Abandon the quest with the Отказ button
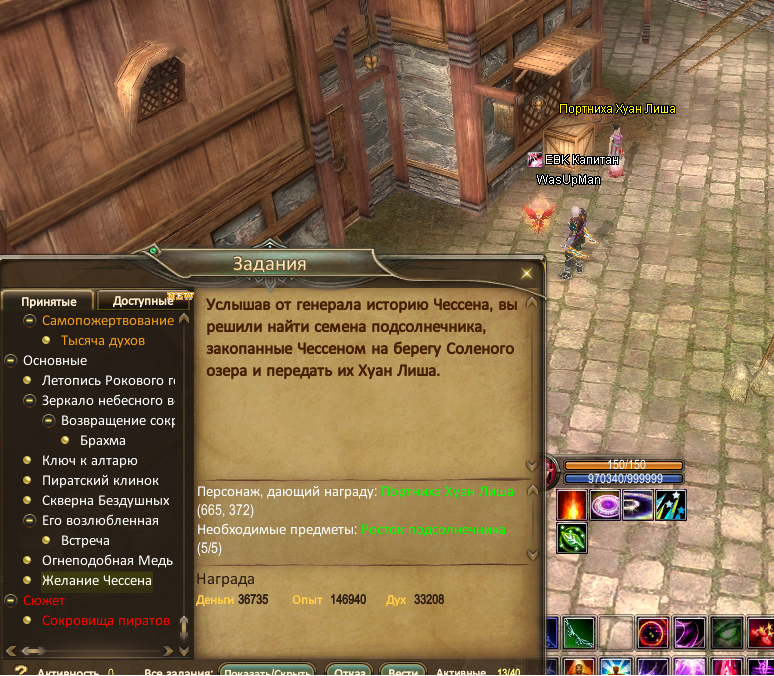The width and height of the screenshot is (774, 676). [x=349, y=672]
